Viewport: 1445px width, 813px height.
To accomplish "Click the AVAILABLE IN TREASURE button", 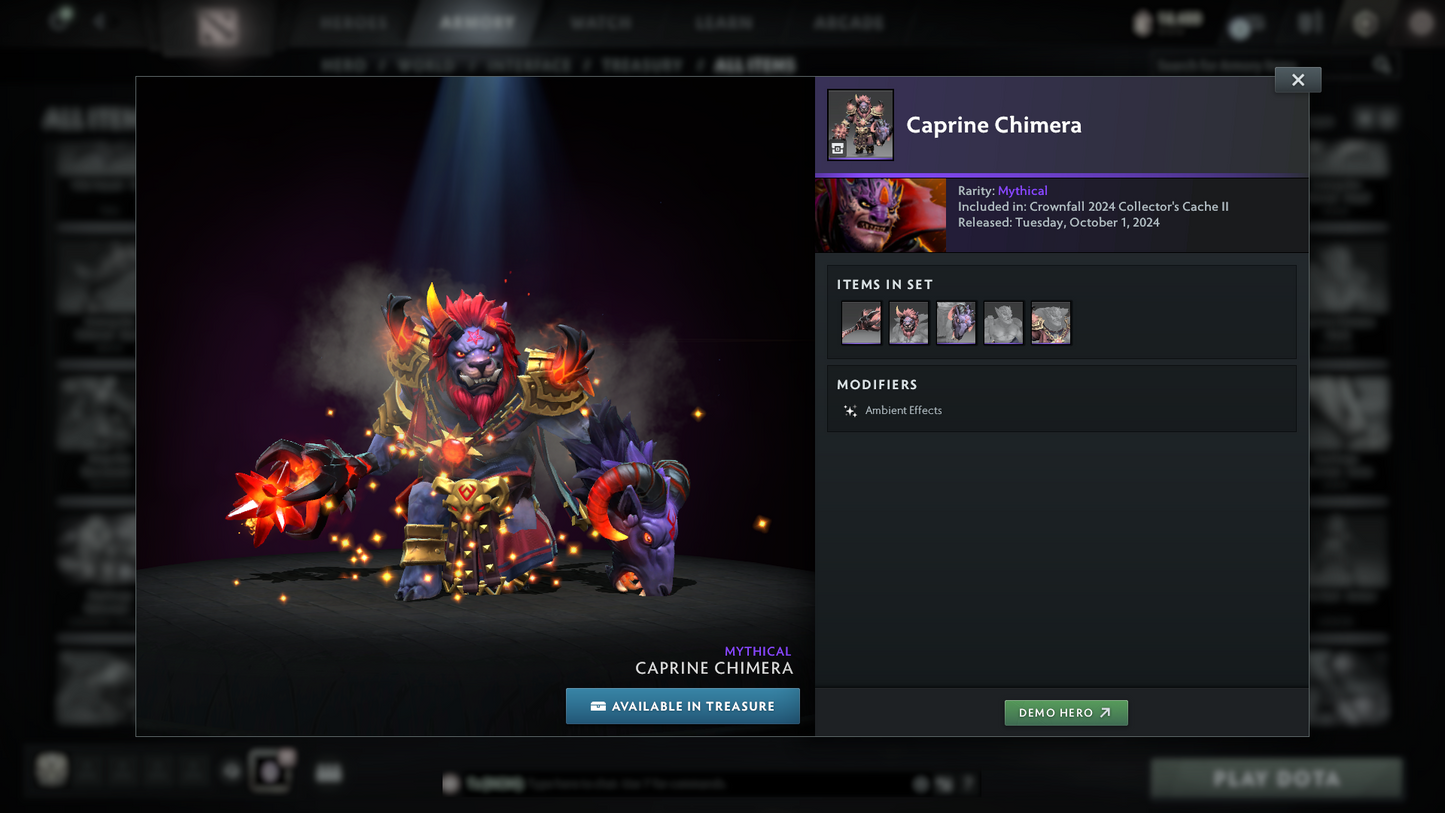I will coord(683,706).
